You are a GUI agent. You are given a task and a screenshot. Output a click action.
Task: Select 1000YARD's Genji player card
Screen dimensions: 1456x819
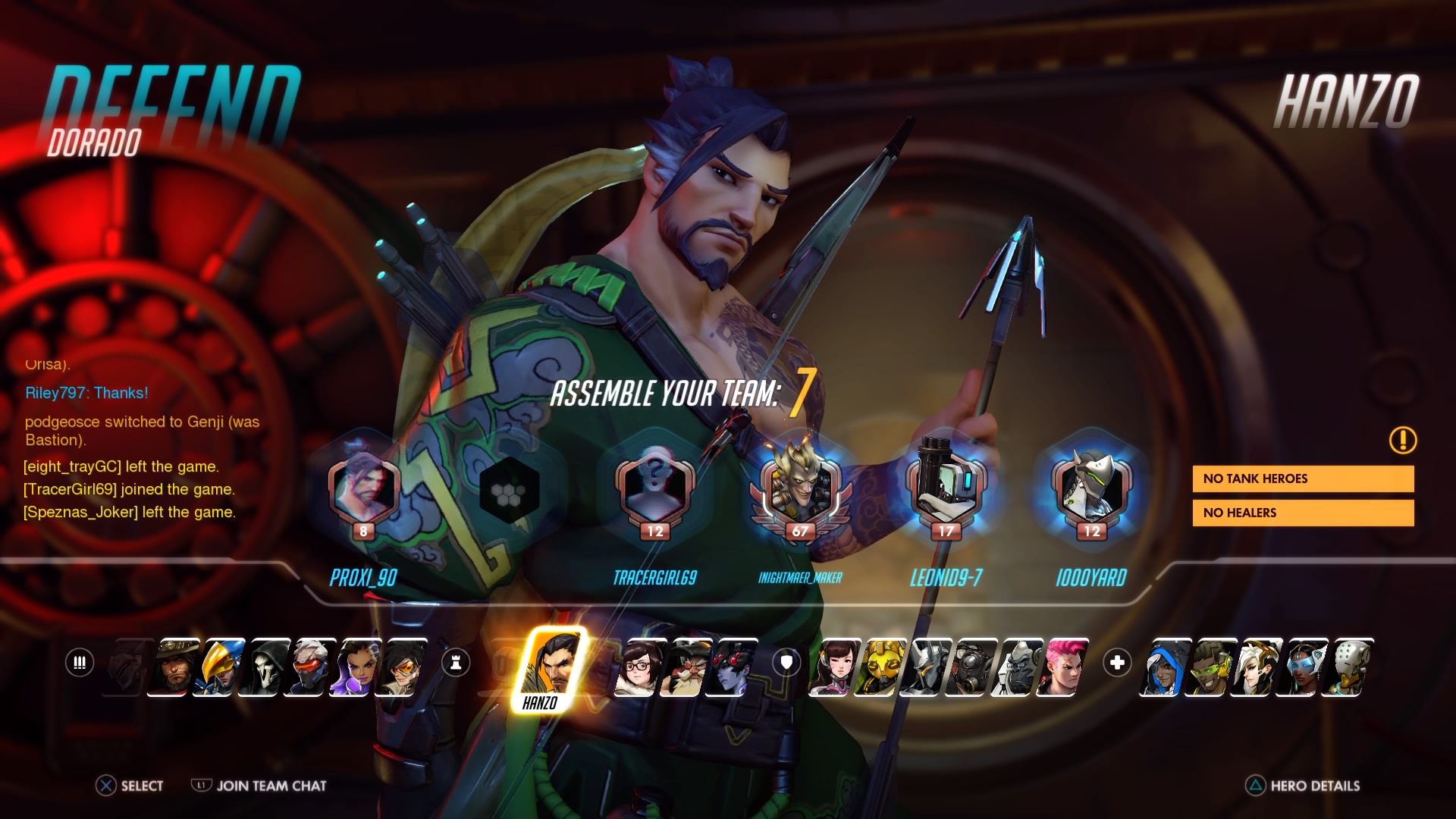point(1091,493)
